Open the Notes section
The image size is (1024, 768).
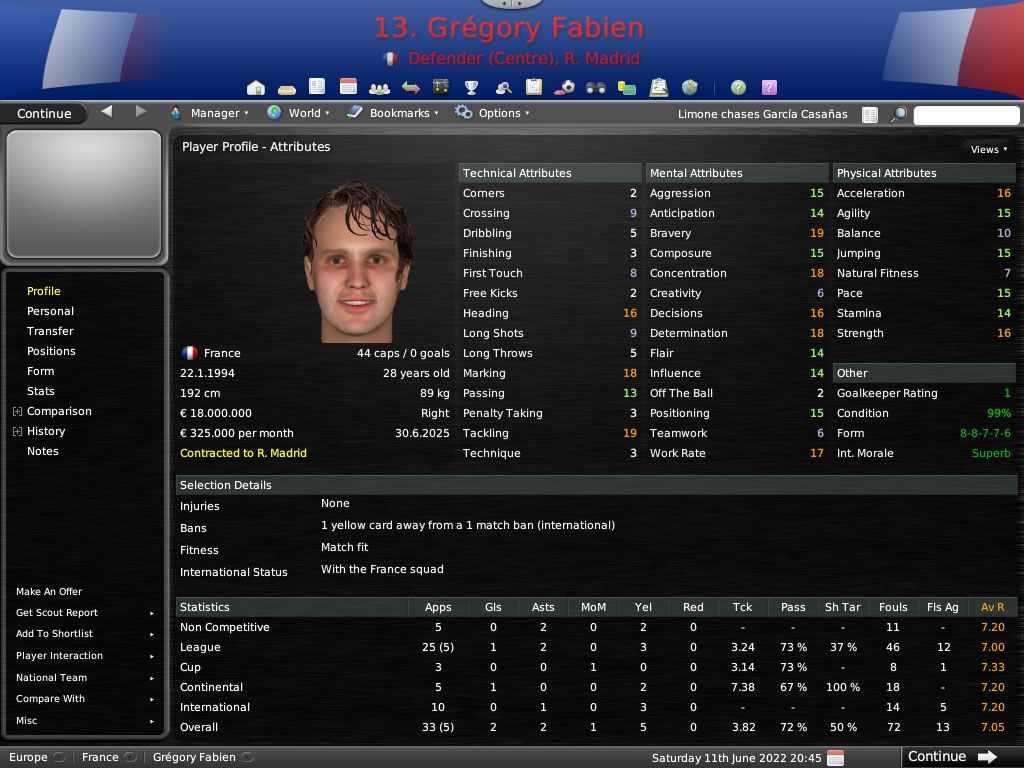click(x=43, y=451)
